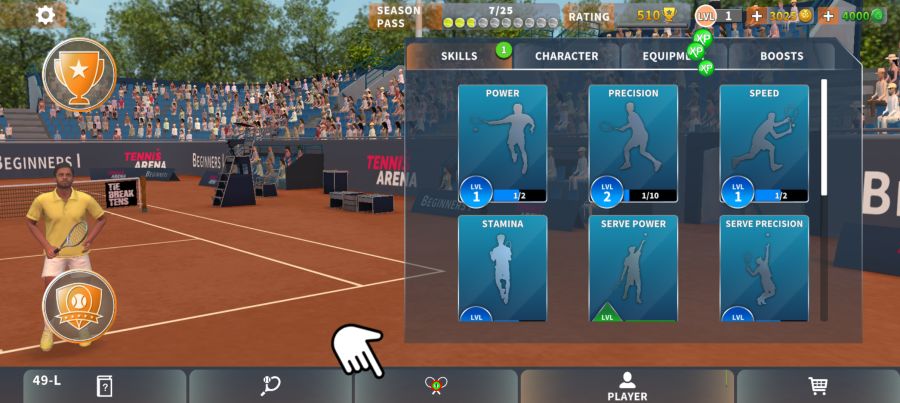Open the Player section in bottom bar

627,386
